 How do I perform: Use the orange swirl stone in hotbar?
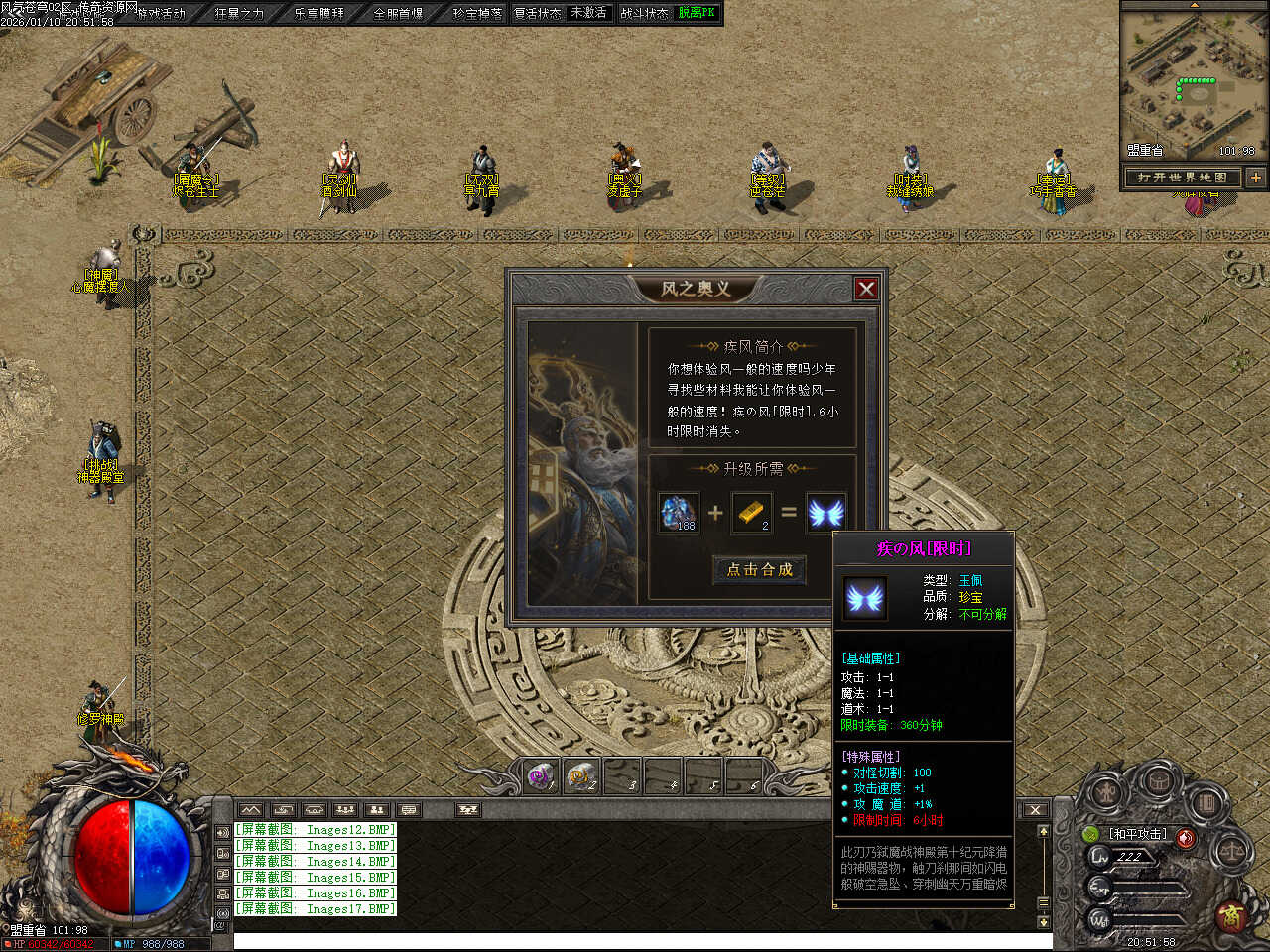[580, 776]
